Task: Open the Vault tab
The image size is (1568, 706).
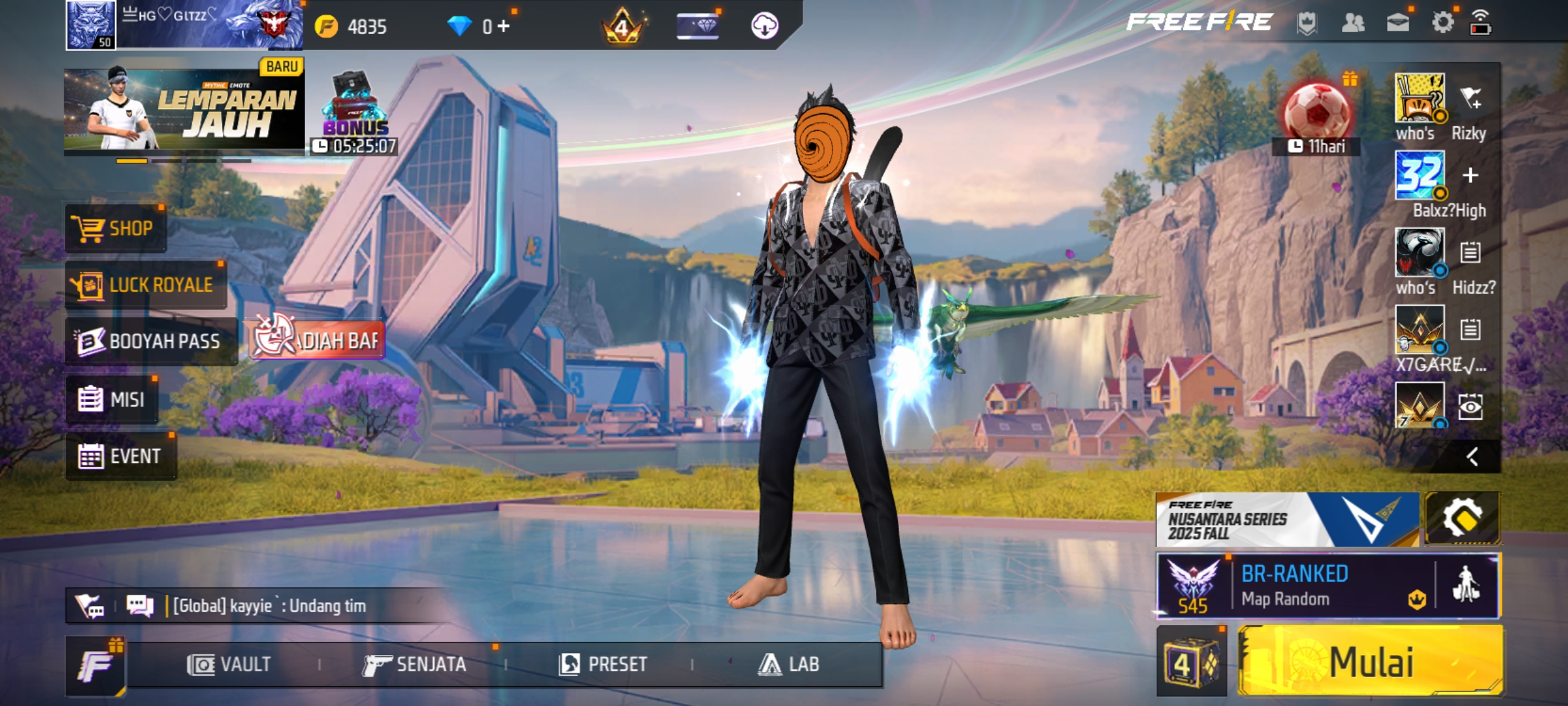Action: (229, 665)
